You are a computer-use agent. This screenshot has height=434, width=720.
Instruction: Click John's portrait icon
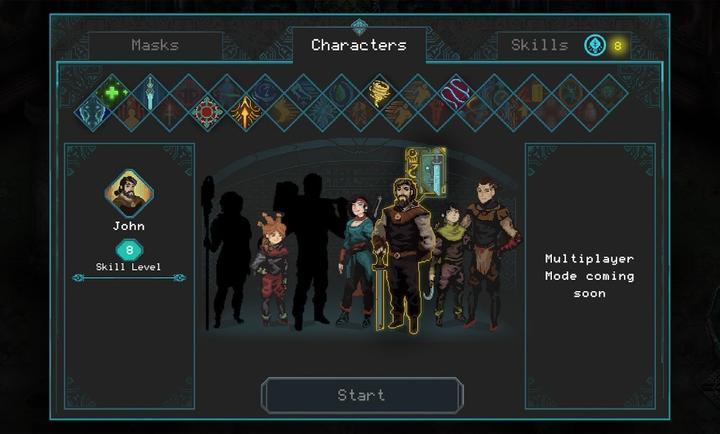pyautogui.click(x=129, y=194)
